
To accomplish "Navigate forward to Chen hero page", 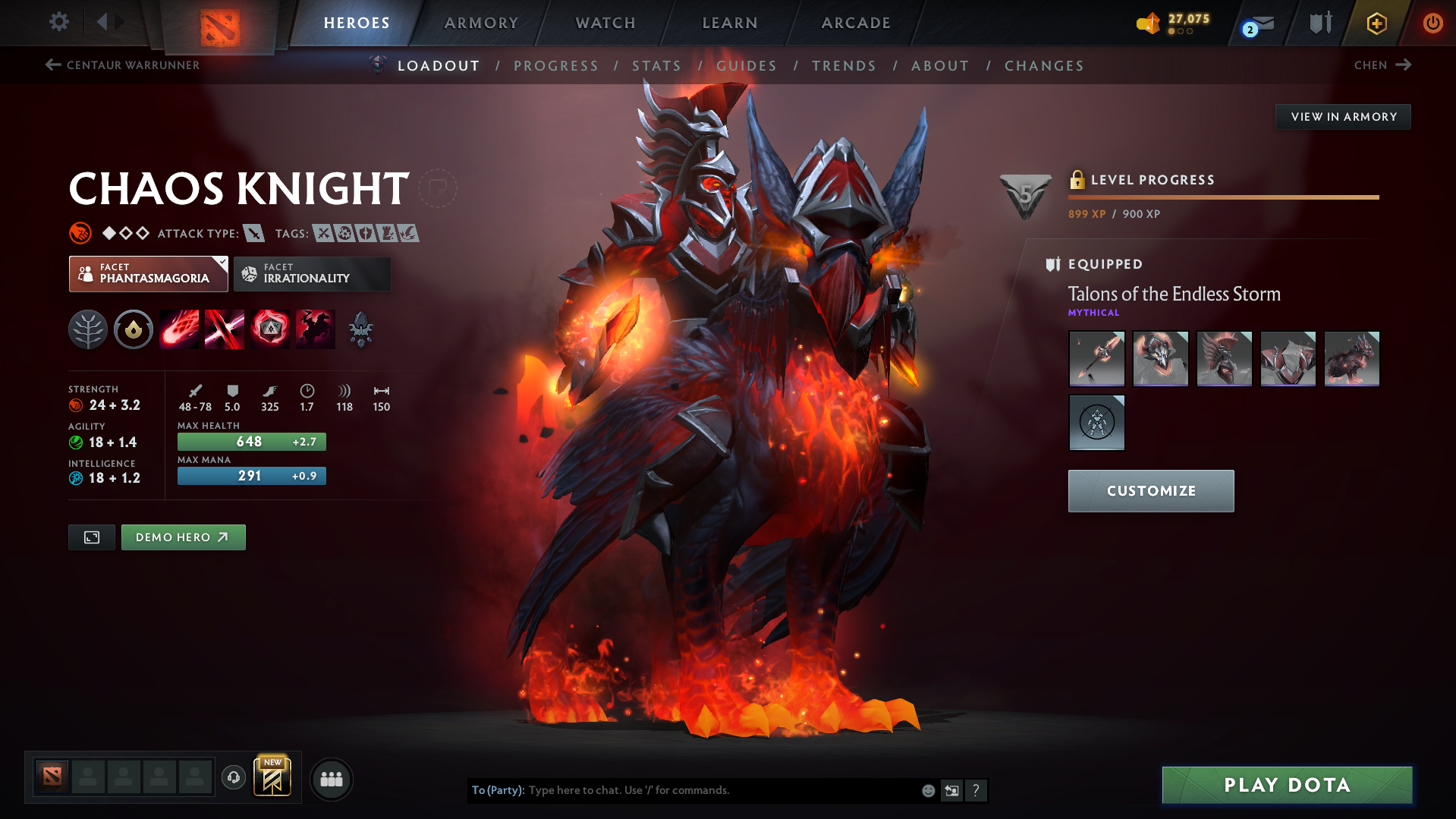I will click(x=1382, y=65).
